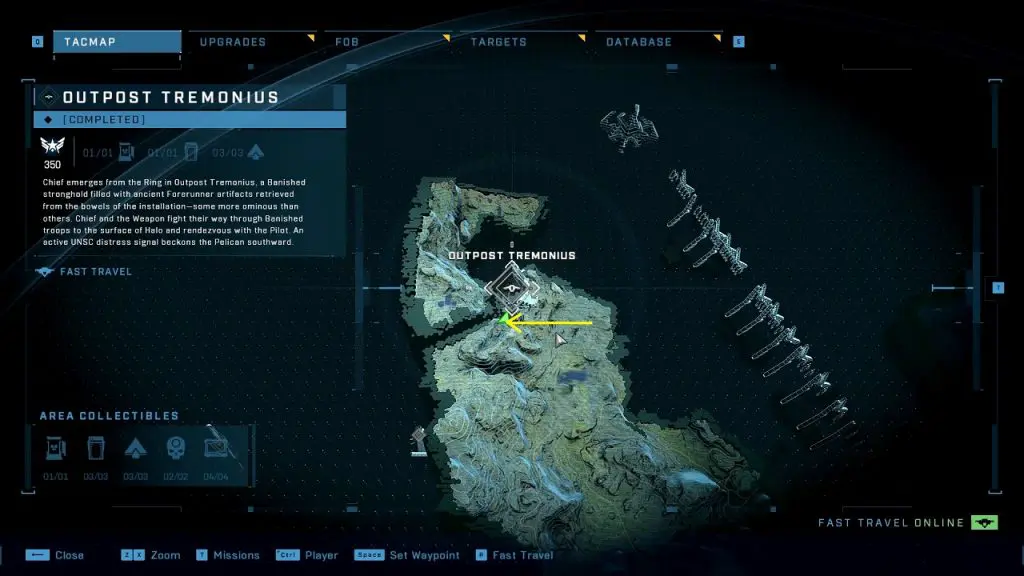
Task: Select the Outpost Tremonius map marker
Action: point(511,289)
